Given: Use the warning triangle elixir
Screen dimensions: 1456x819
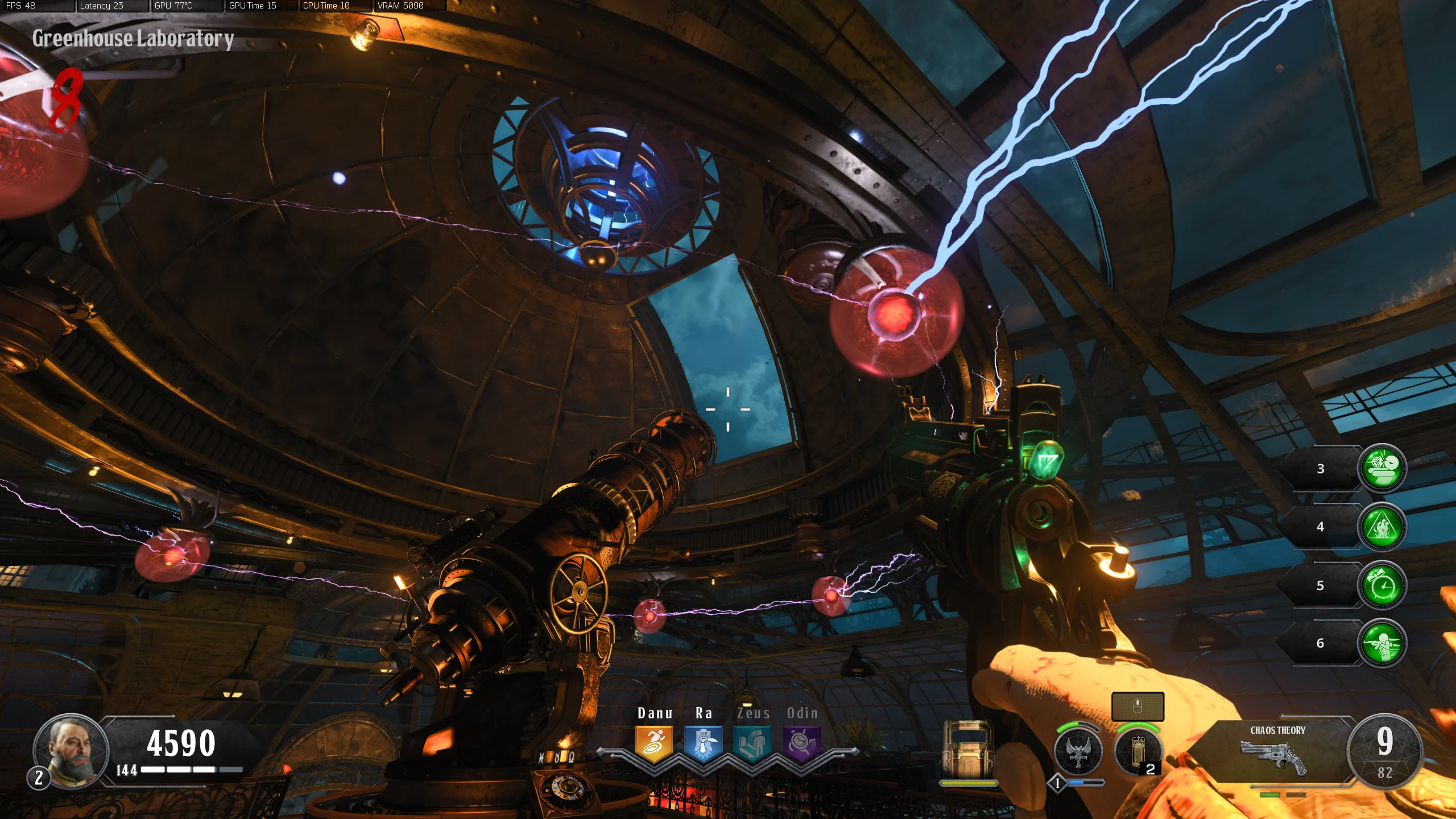Looking at the screenshot, I should 1382,527.
